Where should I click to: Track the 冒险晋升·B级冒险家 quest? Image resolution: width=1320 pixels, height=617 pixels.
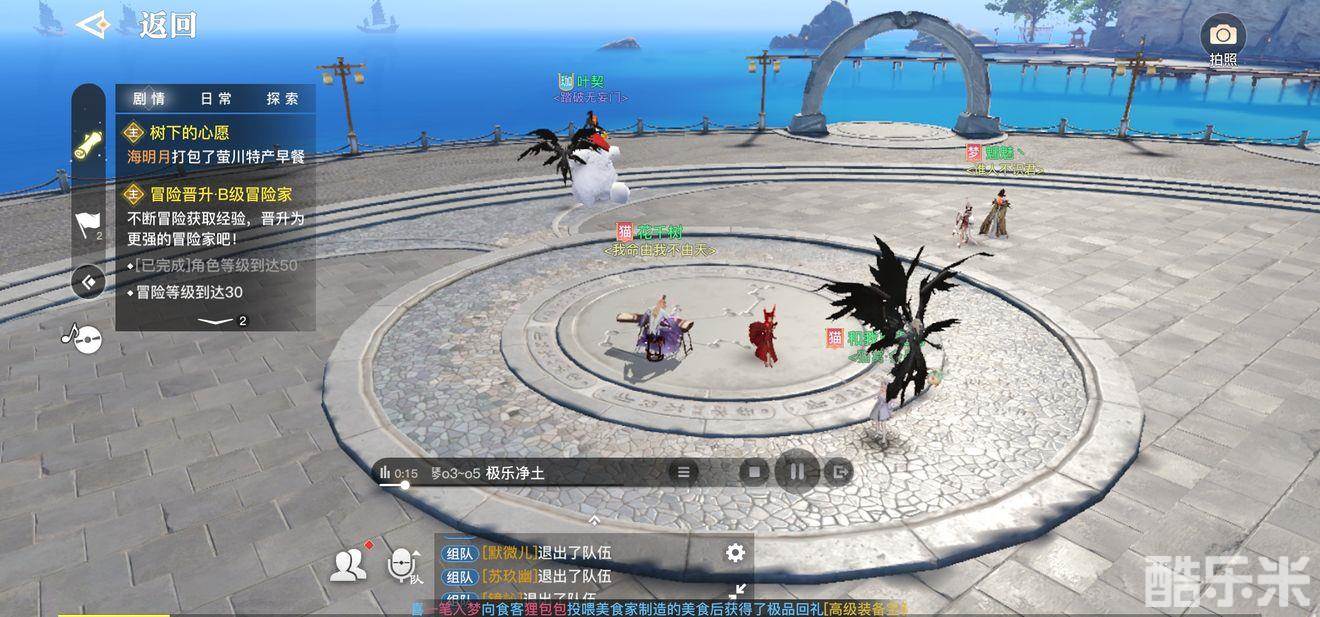[x=220, y=194]
